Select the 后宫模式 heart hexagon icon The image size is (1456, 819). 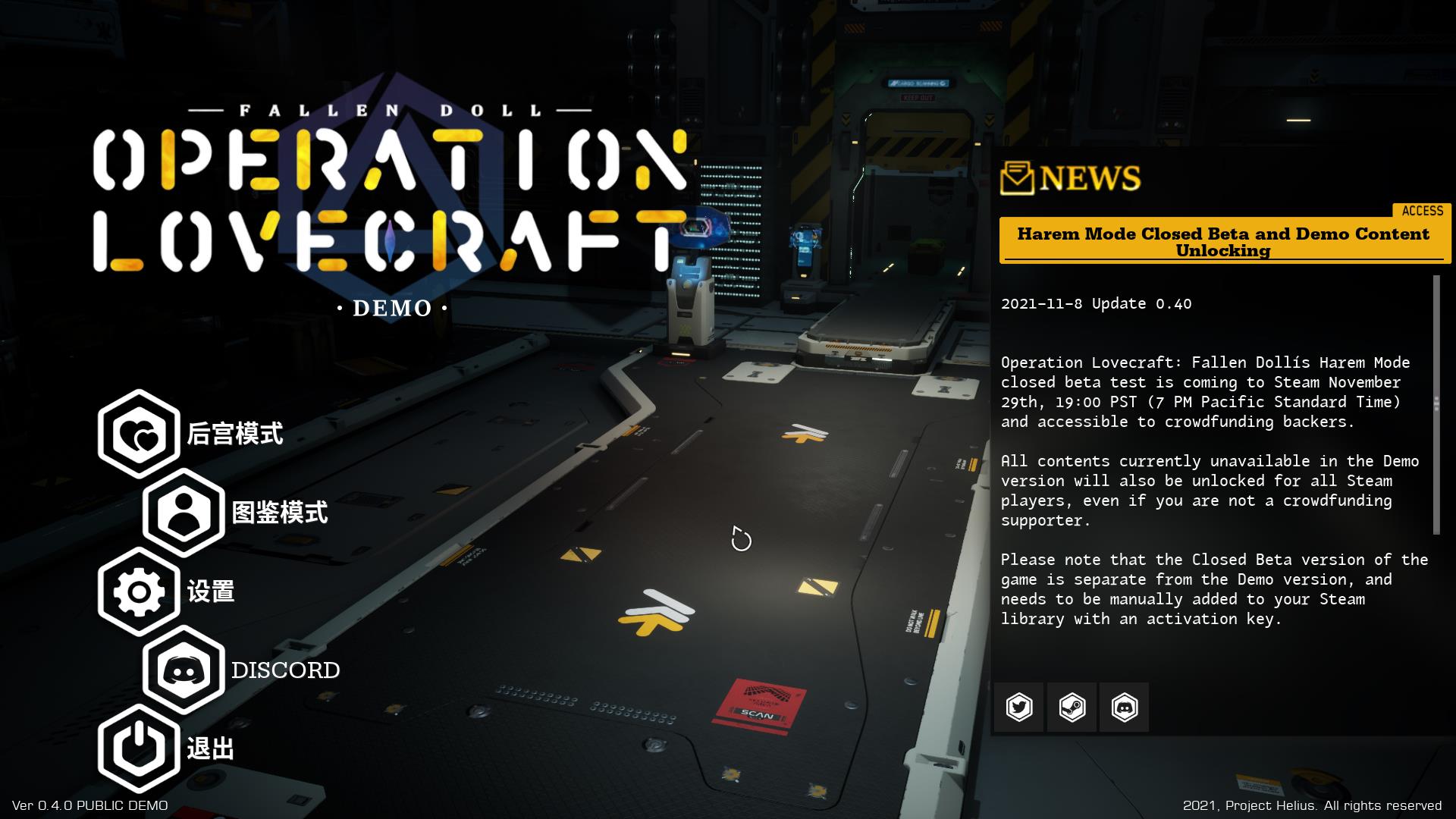(140, 435)
